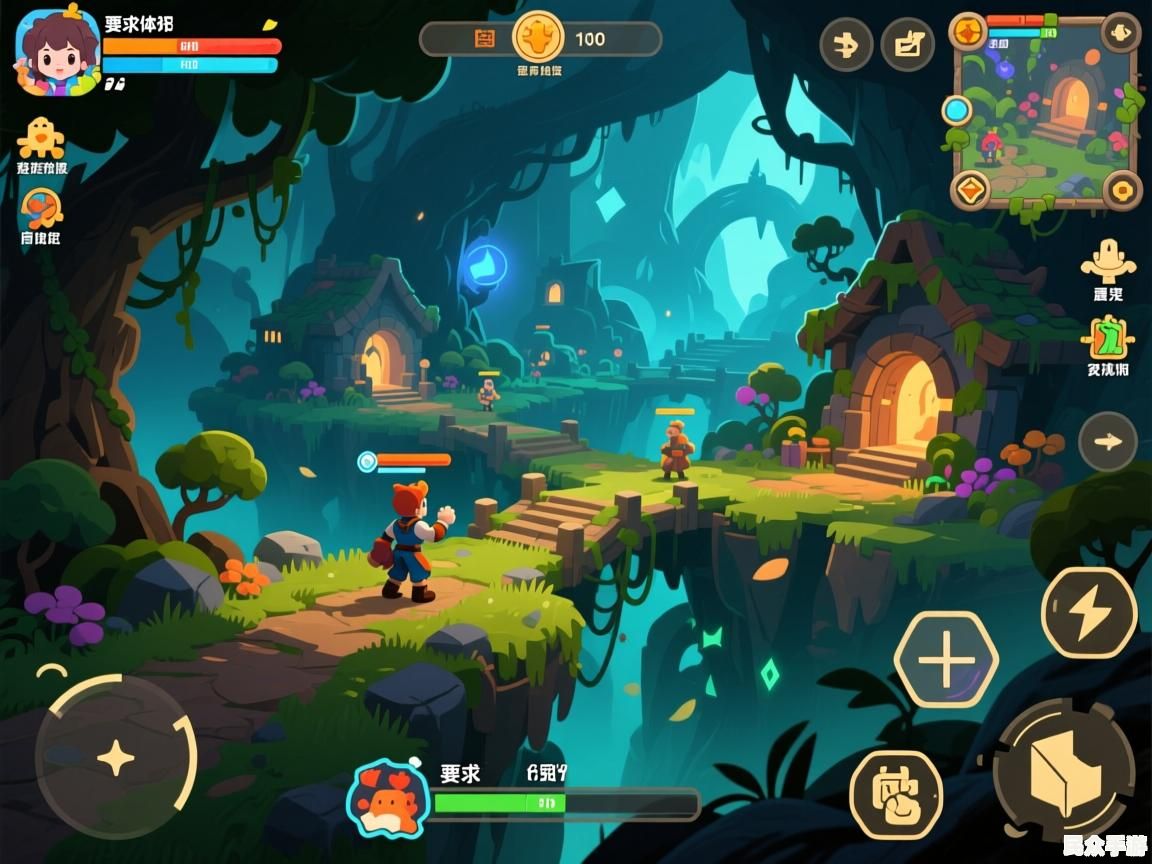
Task: Select the orange pet portrait
Action: click(387, 798)
